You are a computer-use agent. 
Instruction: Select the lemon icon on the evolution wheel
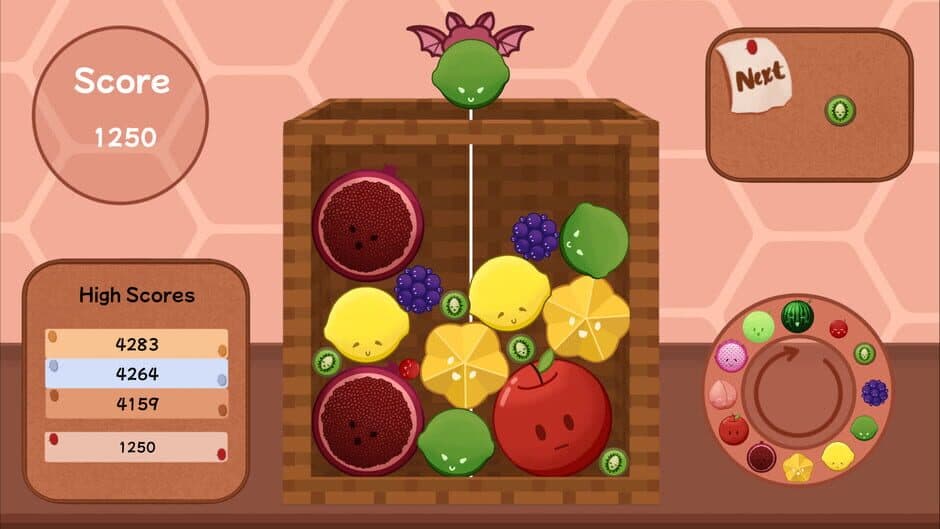(x=835, y=457)
